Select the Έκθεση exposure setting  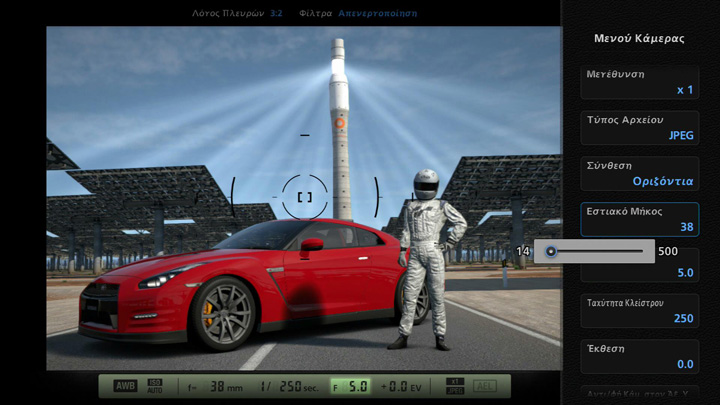pyautogui.click(x=640, y=356)
